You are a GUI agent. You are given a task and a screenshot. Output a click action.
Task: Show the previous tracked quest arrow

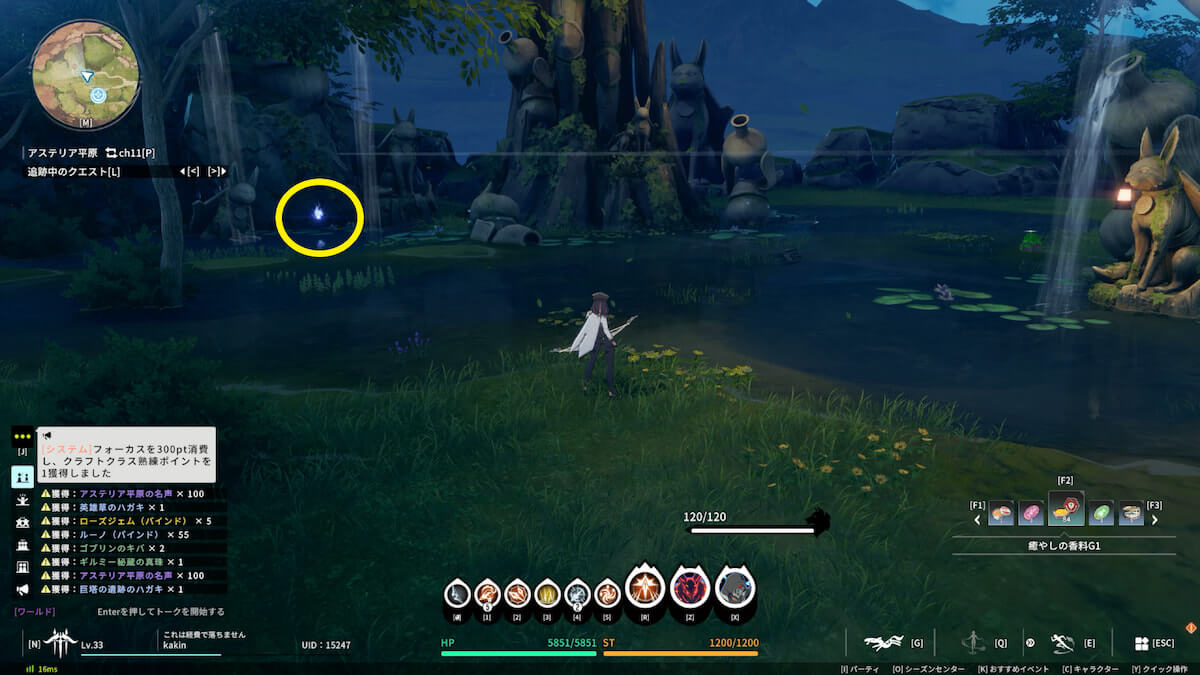pos(193,172)
